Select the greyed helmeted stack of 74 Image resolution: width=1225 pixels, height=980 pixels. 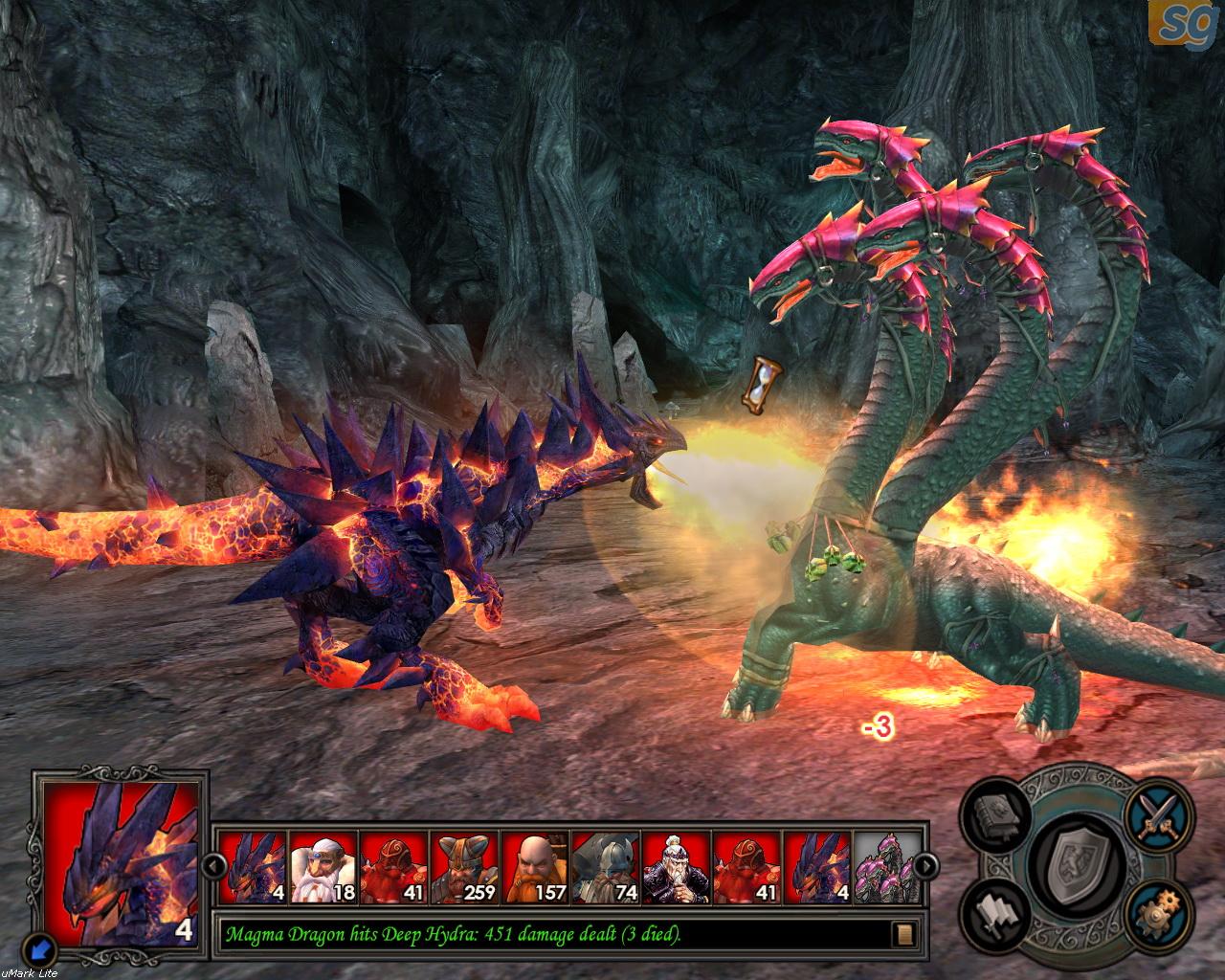pos(606,867)
